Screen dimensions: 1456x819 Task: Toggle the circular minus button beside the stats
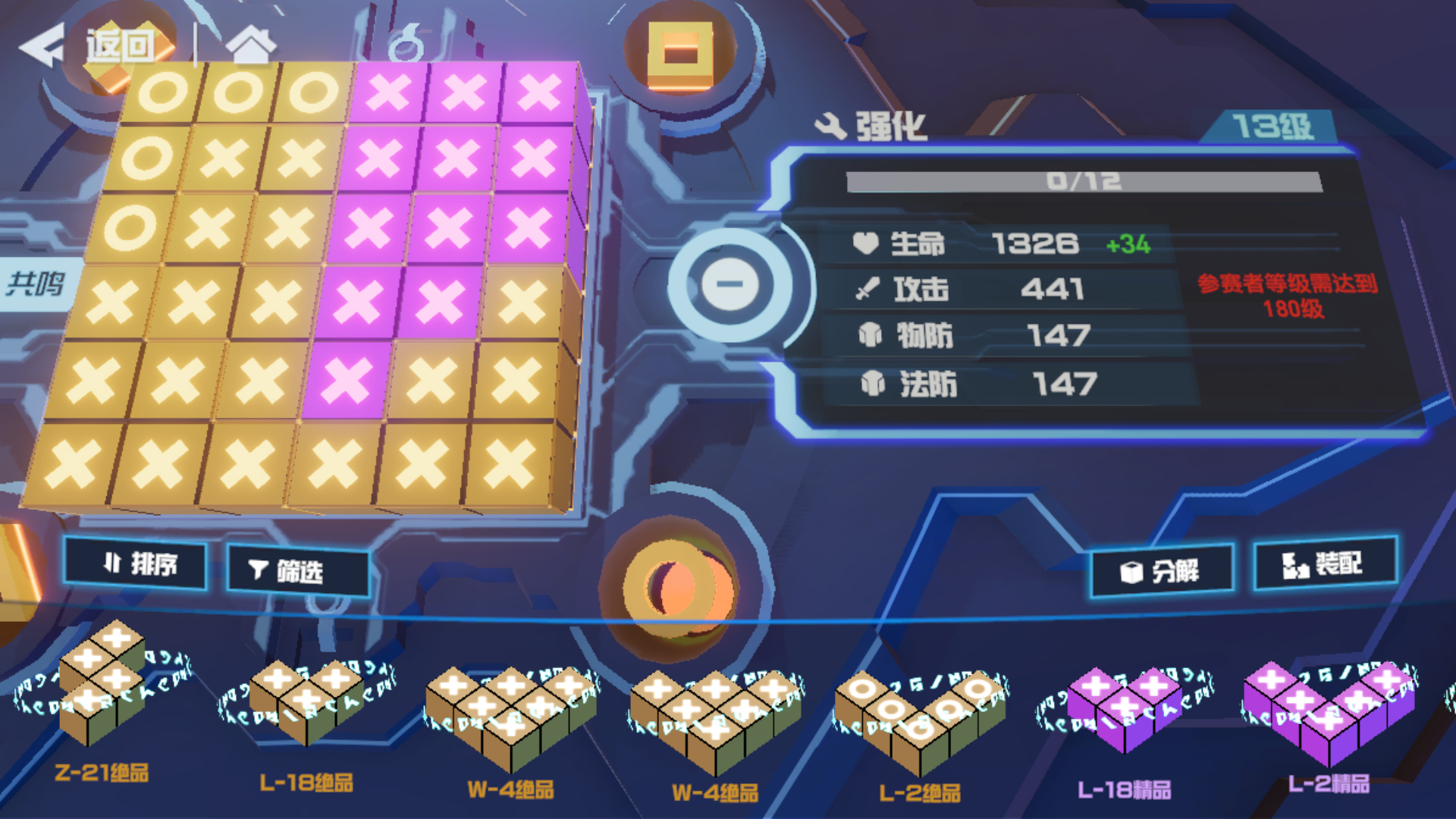click(x=730, y=285)
